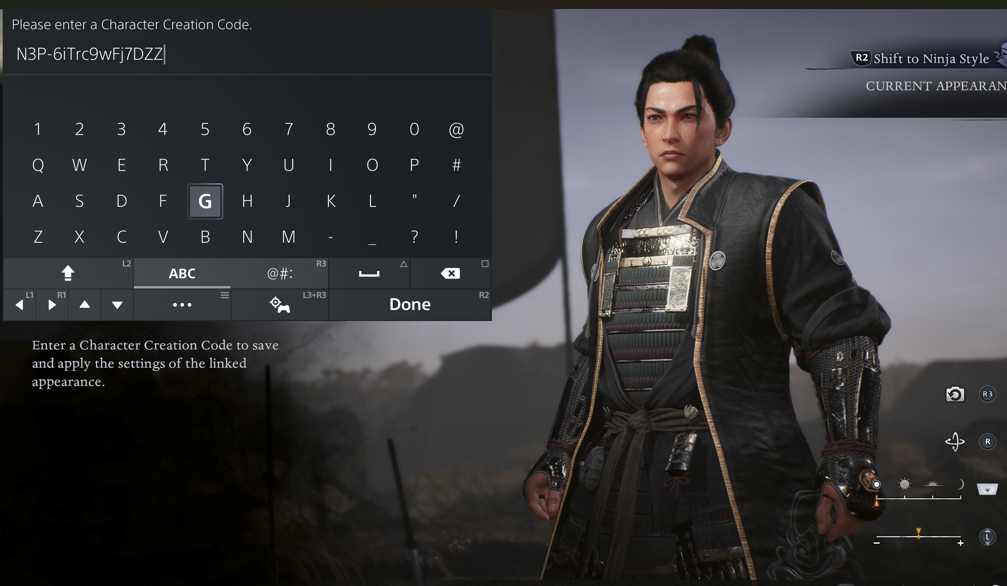The height and width of the screenshot is (586, 1007).
Task: Move the text cursor left
Action: [20, 304]
